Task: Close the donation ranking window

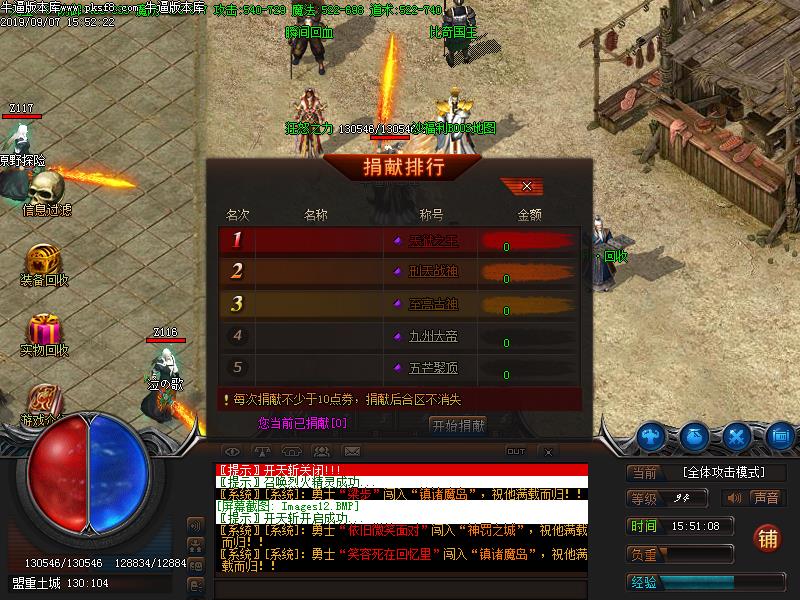Action: tap(527, 186)
